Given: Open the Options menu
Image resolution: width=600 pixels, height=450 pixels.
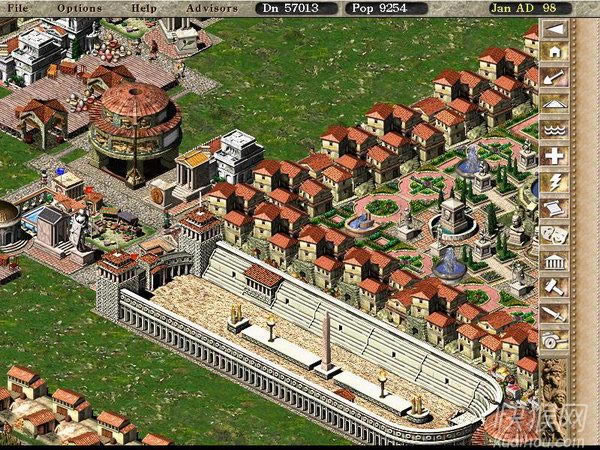Looking at the screenshot, I should coord(79,8).
